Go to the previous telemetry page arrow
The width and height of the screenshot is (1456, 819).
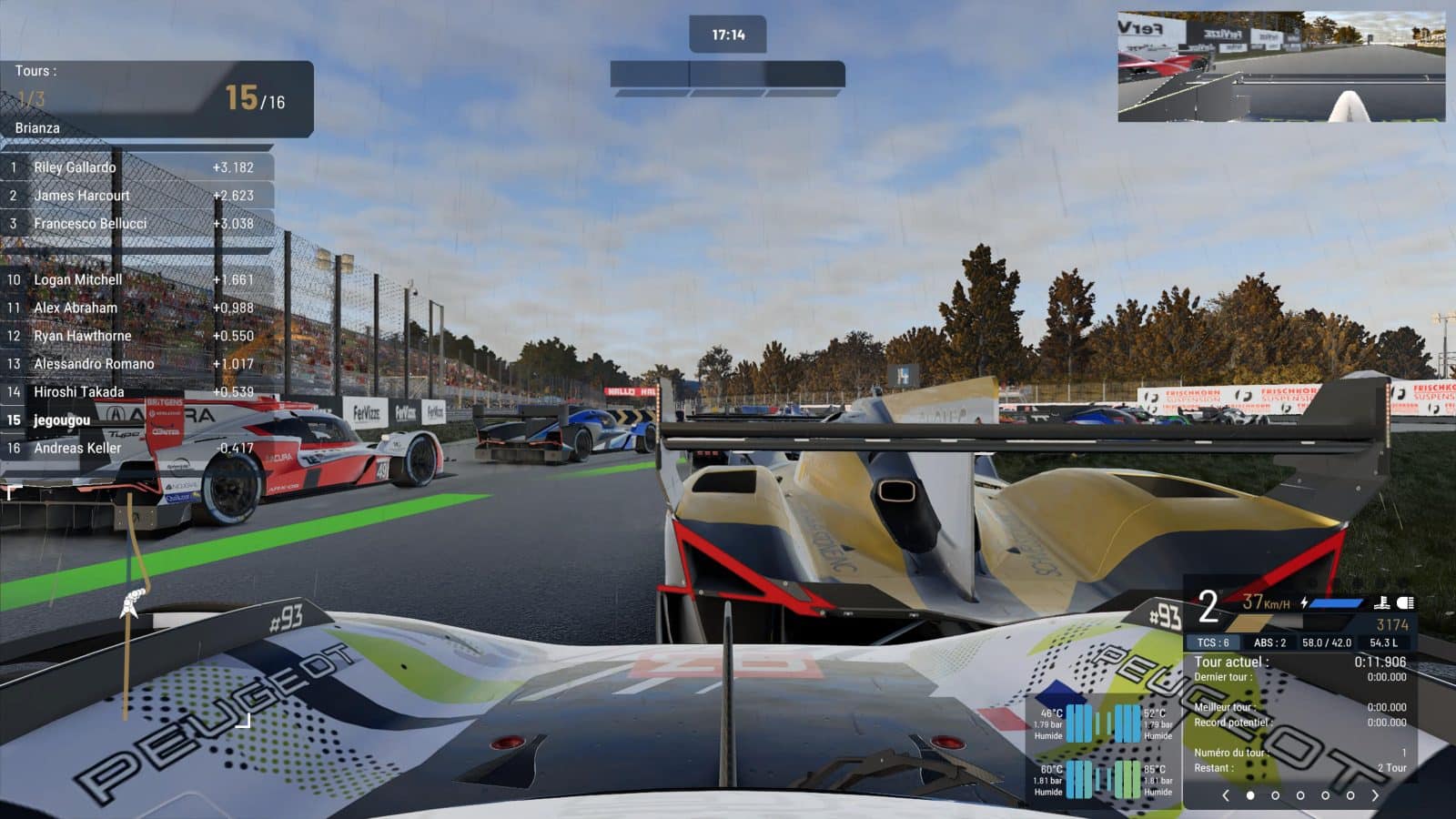pyautogui.click(x=1226, y=795)
